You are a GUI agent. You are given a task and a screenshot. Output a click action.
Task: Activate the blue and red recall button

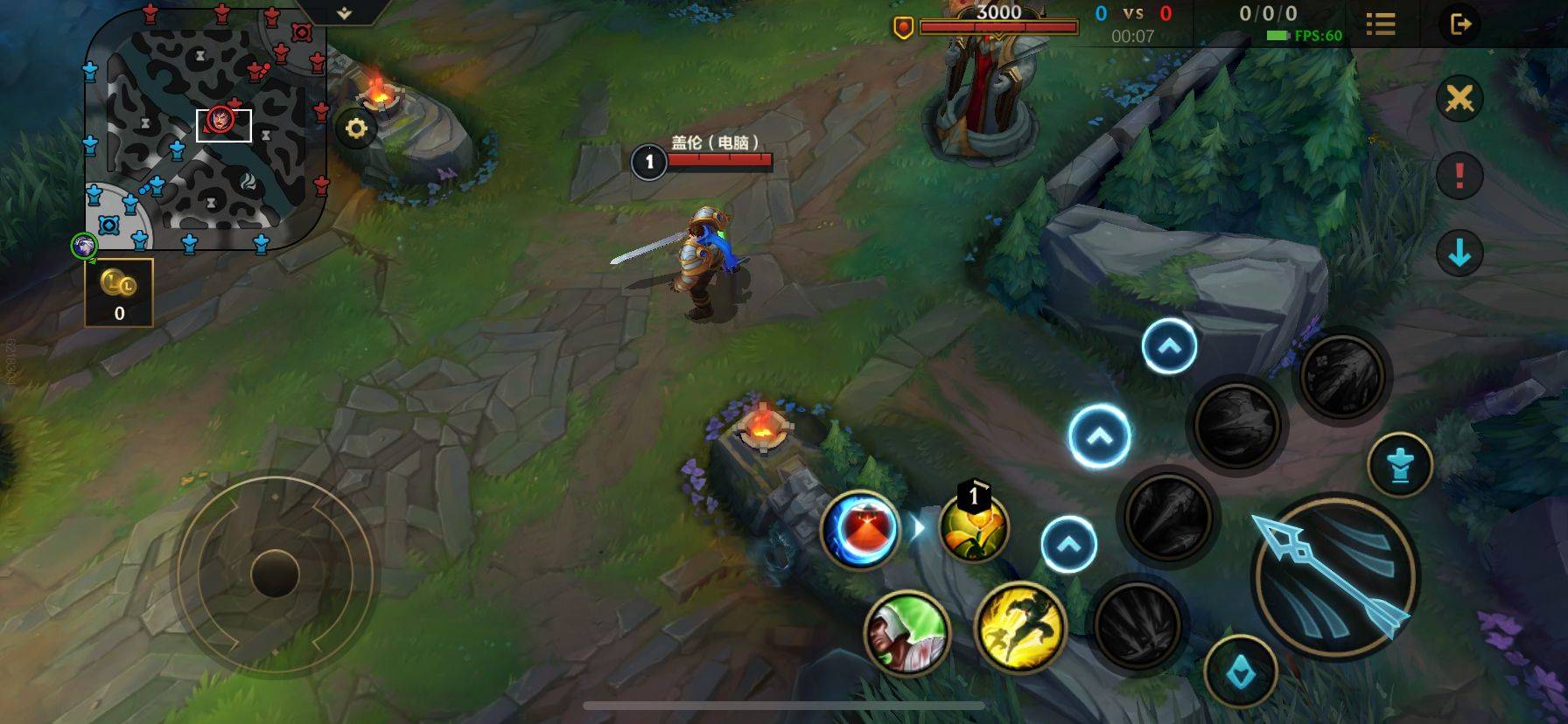(860, 529)
